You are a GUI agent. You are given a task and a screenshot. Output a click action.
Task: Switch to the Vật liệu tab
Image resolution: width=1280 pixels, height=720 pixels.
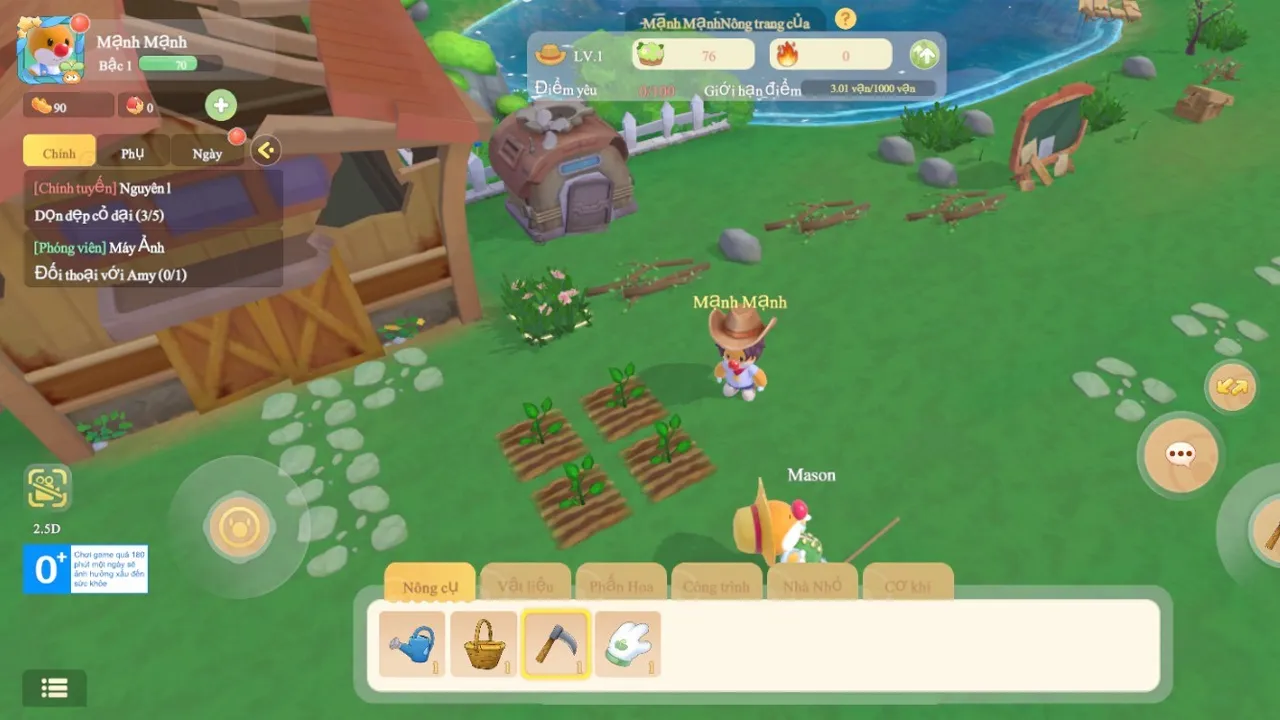(x=525, y=585)
